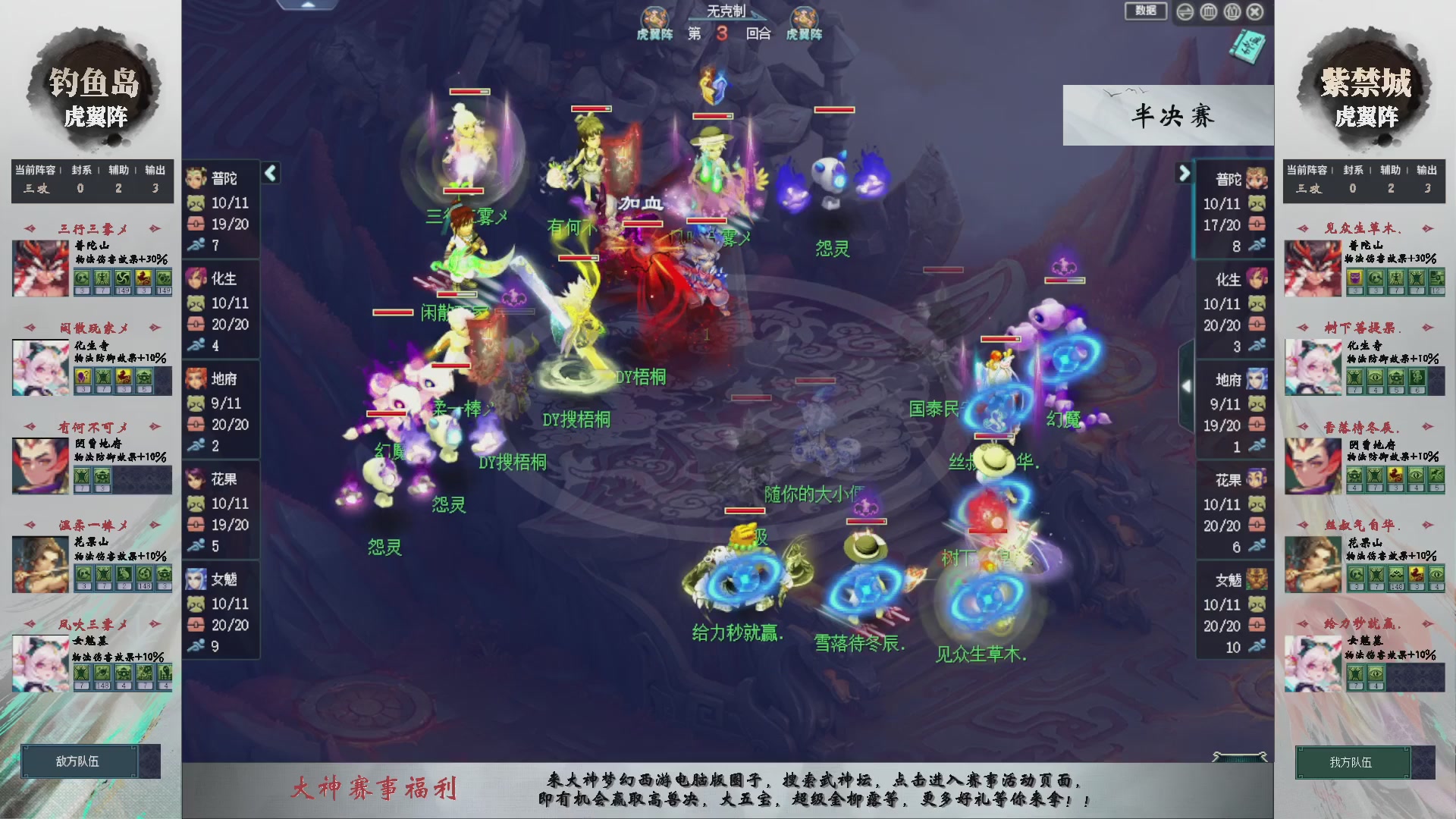Image resolution: width=1456 pixels, height=819 pixels.
Task: Expand the right roster panel via its arrow
Action: (1184, 173)
